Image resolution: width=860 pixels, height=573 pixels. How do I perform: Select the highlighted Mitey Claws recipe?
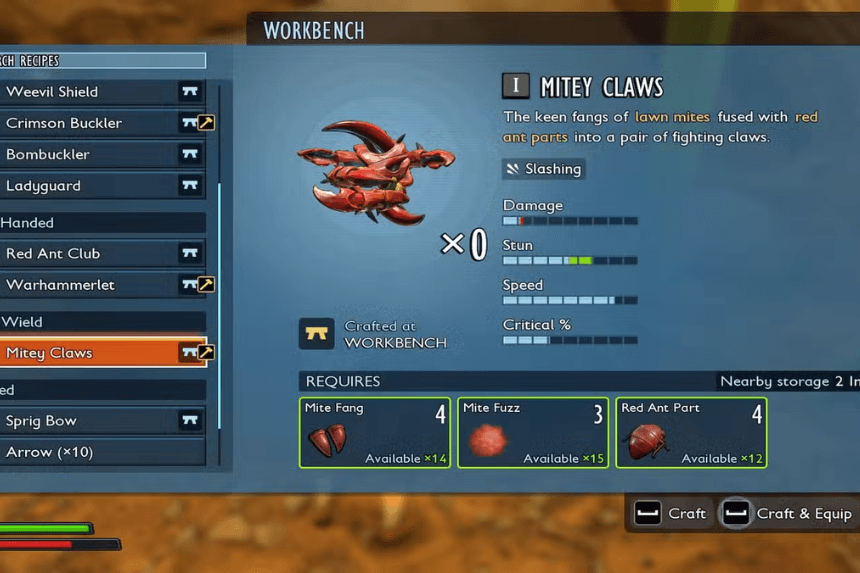pos(100,353)
